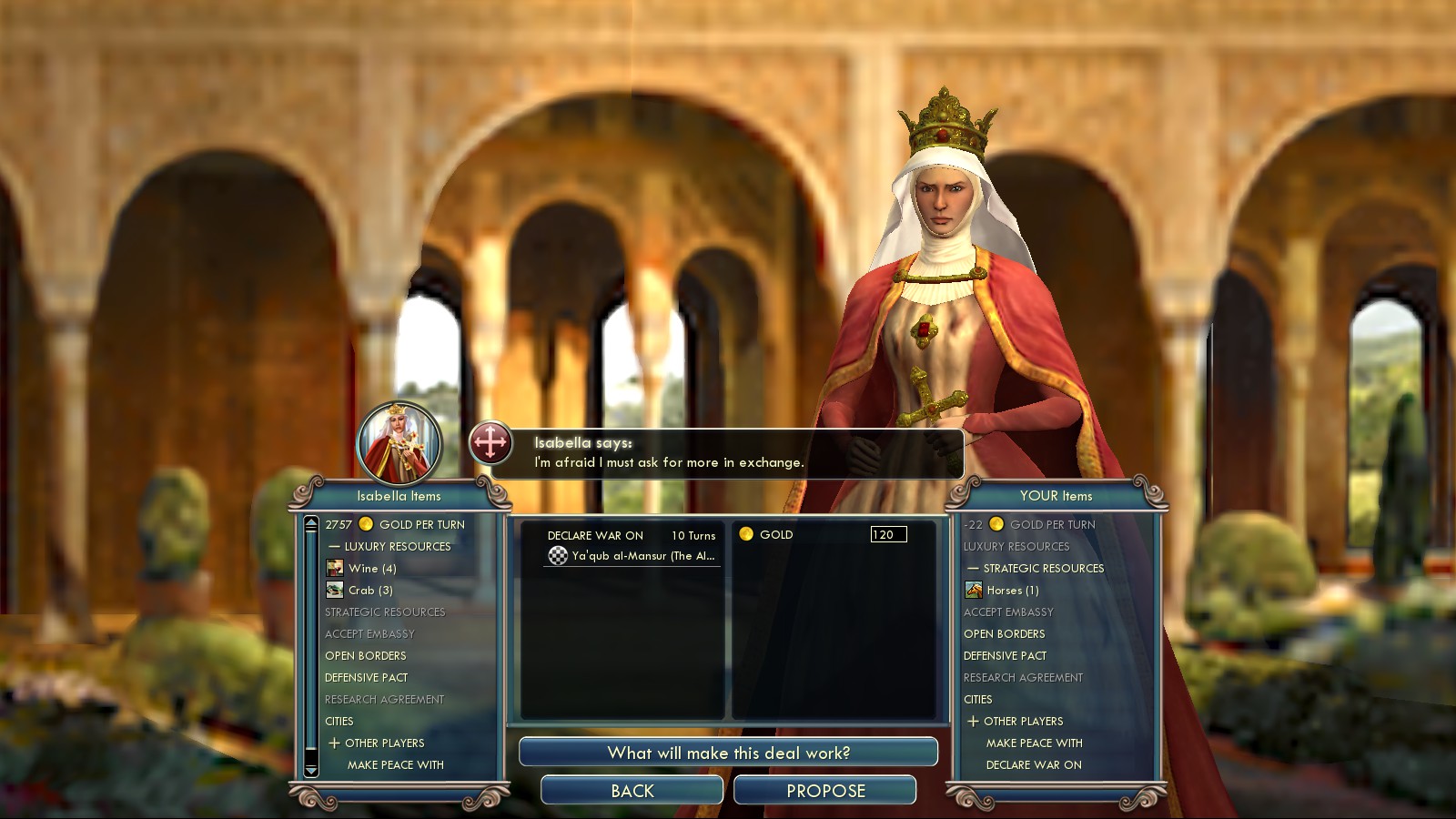Open Isabella's Cities list

click(x=339, y=722)
